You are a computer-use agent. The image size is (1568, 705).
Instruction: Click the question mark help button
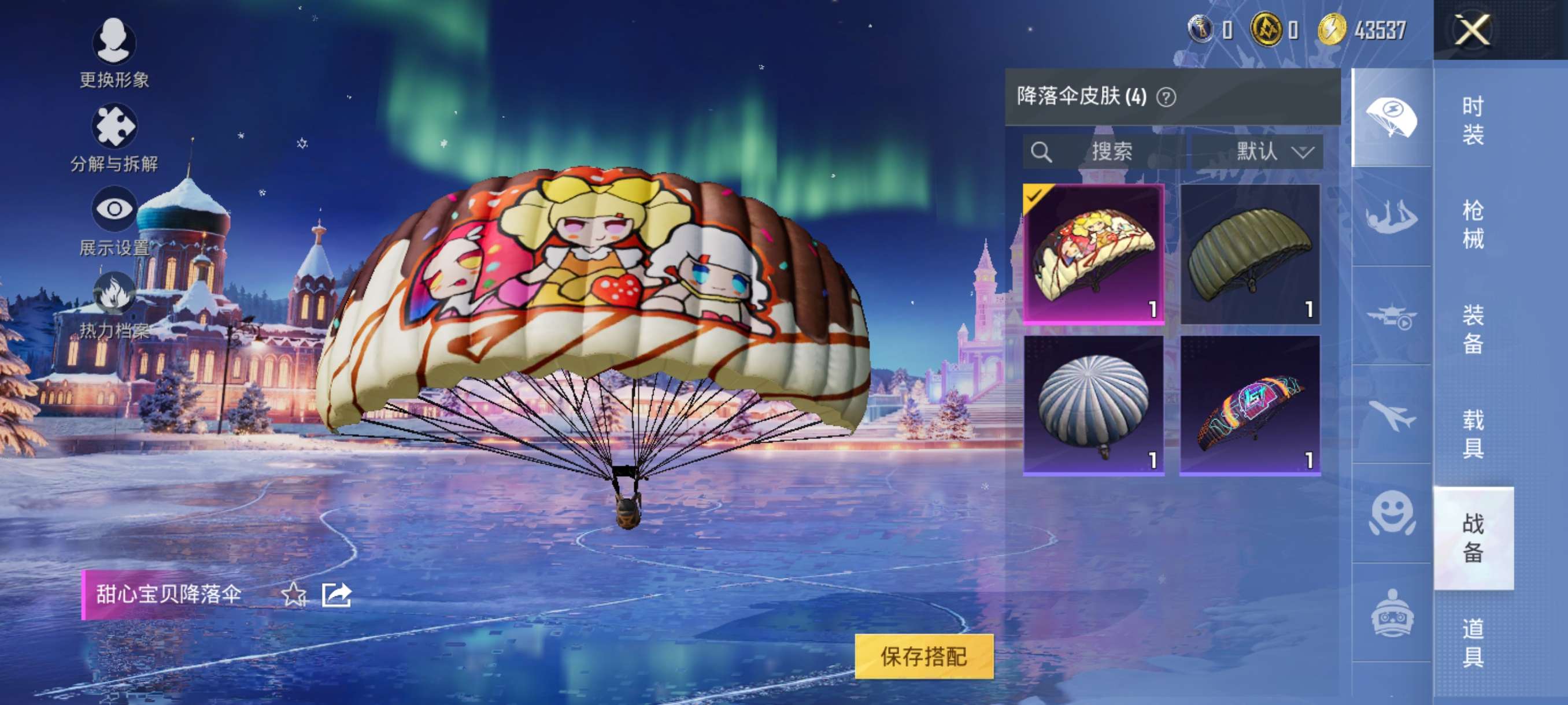(x=1167, y=97)
